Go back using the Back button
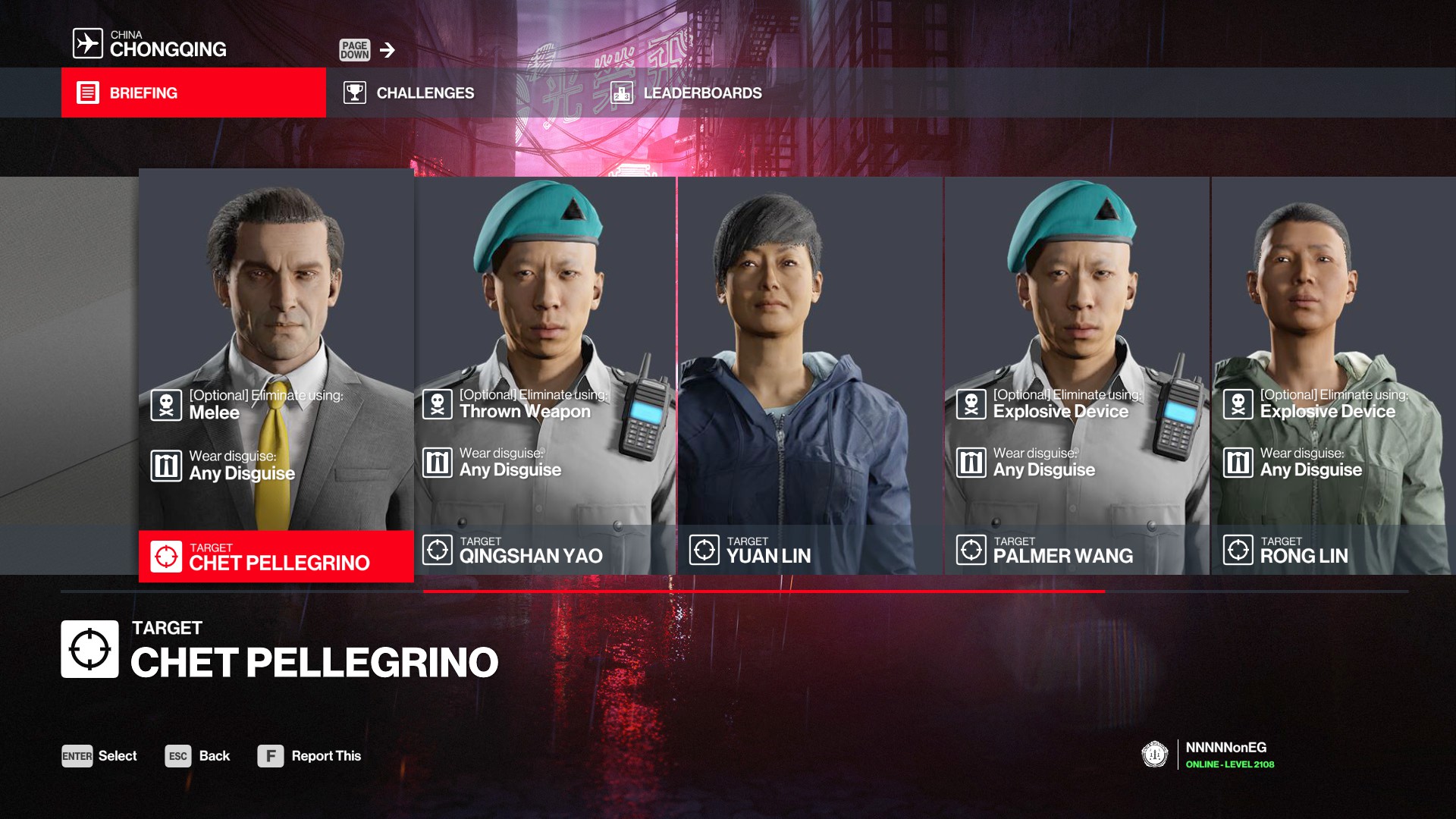This screenshot has width=1456, height=819. (x=198, y=756)
